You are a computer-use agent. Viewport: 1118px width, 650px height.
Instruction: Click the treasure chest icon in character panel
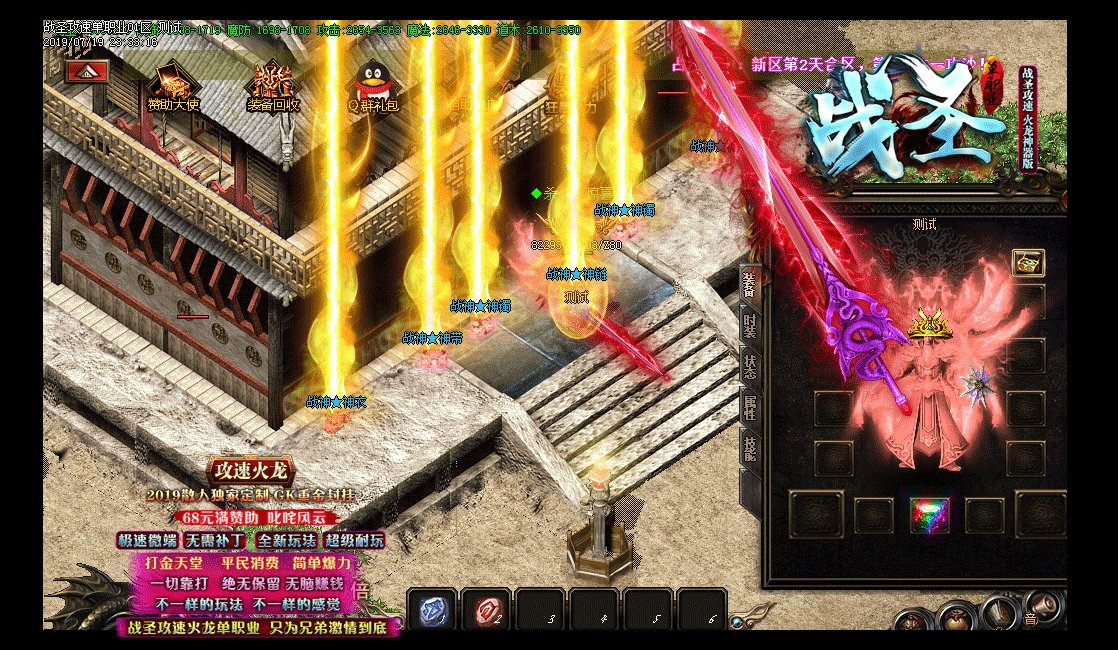point(1028,262)
